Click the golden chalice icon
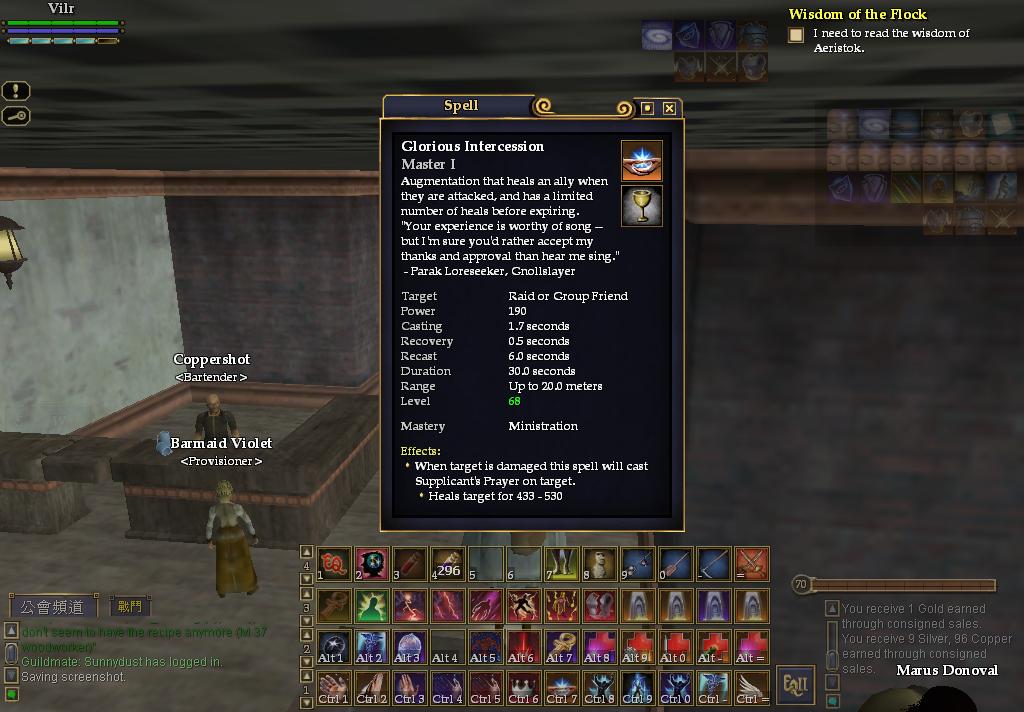This screenshot has width=1024, height=712. [x=641, y=206]
